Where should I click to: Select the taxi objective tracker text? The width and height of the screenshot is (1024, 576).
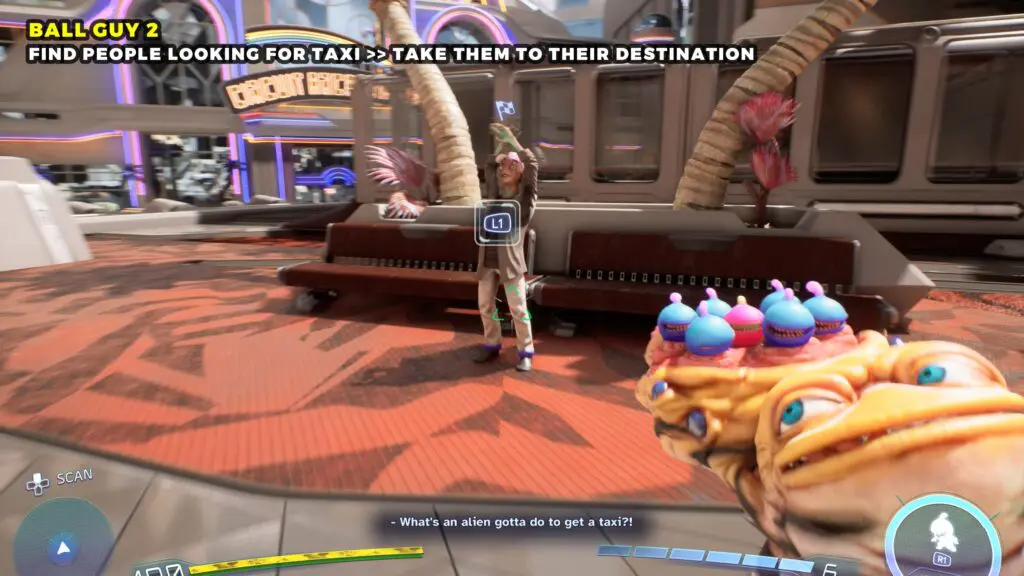coord(391,53)
